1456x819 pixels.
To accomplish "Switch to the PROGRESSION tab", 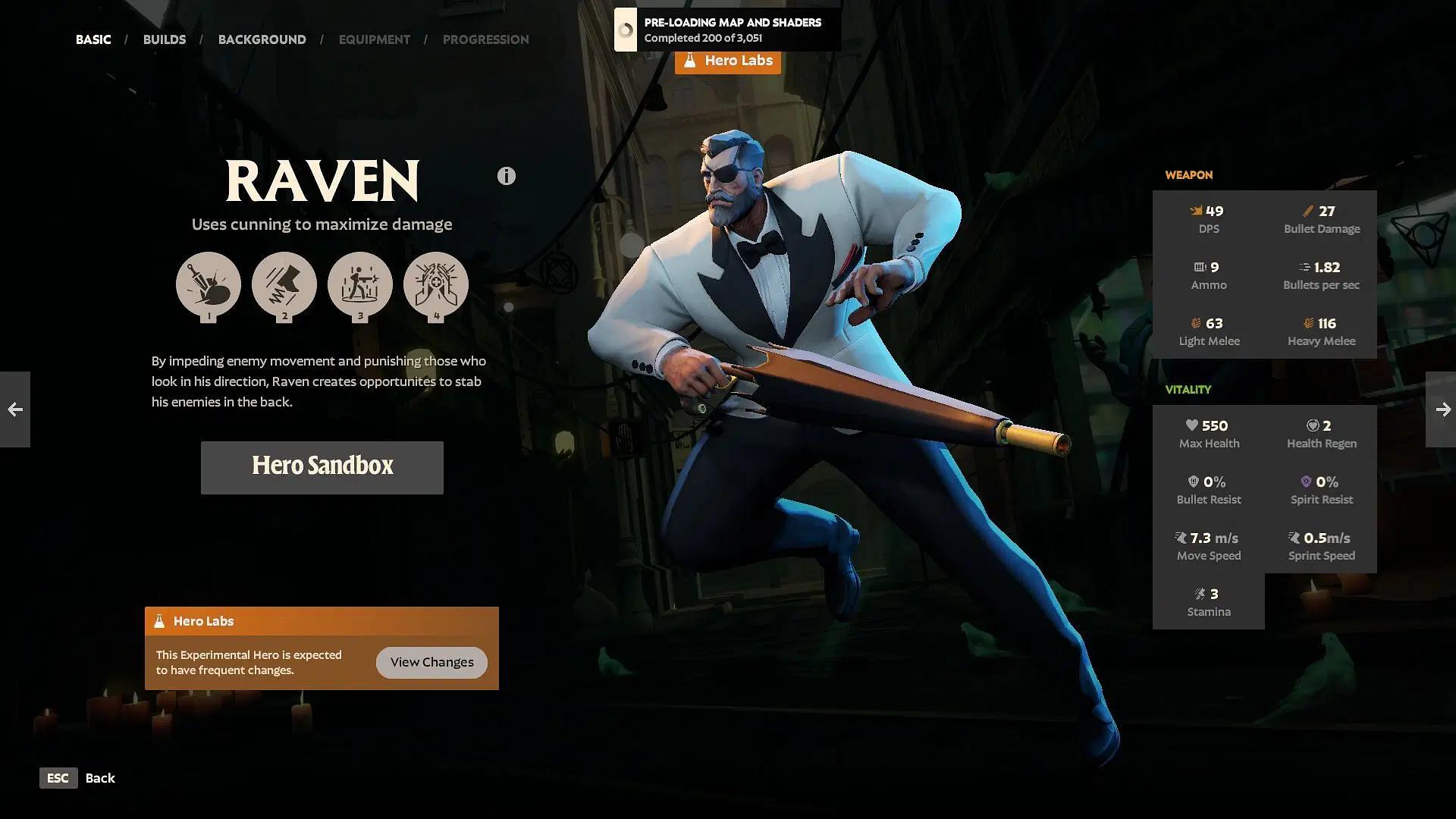I will pos(486,39).
